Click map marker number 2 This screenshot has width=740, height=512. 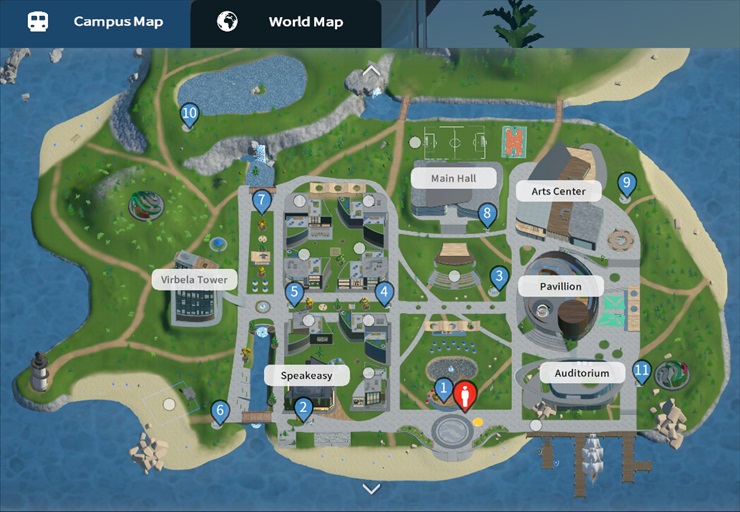303,407
